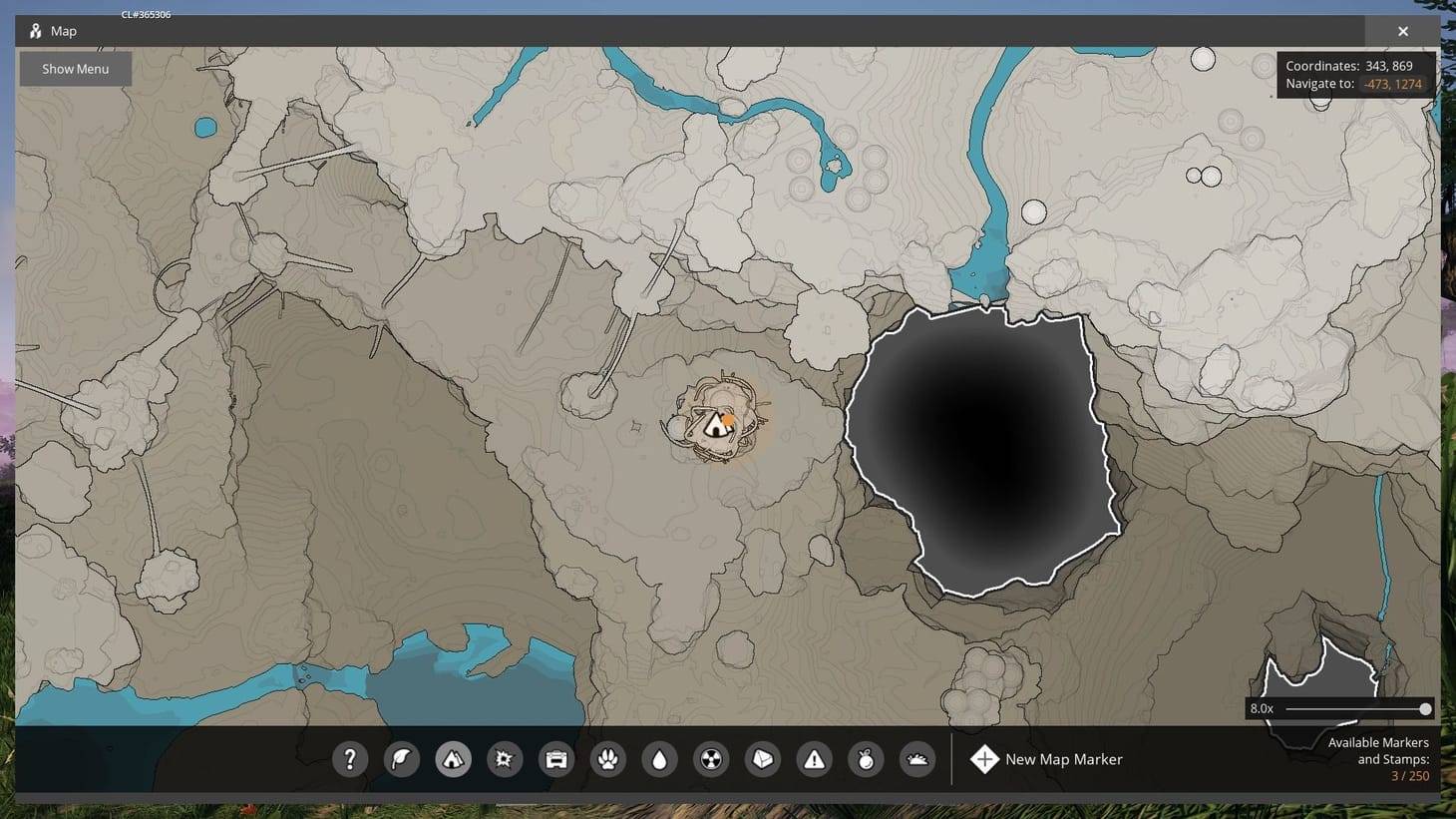Select the ore rock marker stamp
Image resolution: width=1456 pixels, height=819 pixels.
763,759
